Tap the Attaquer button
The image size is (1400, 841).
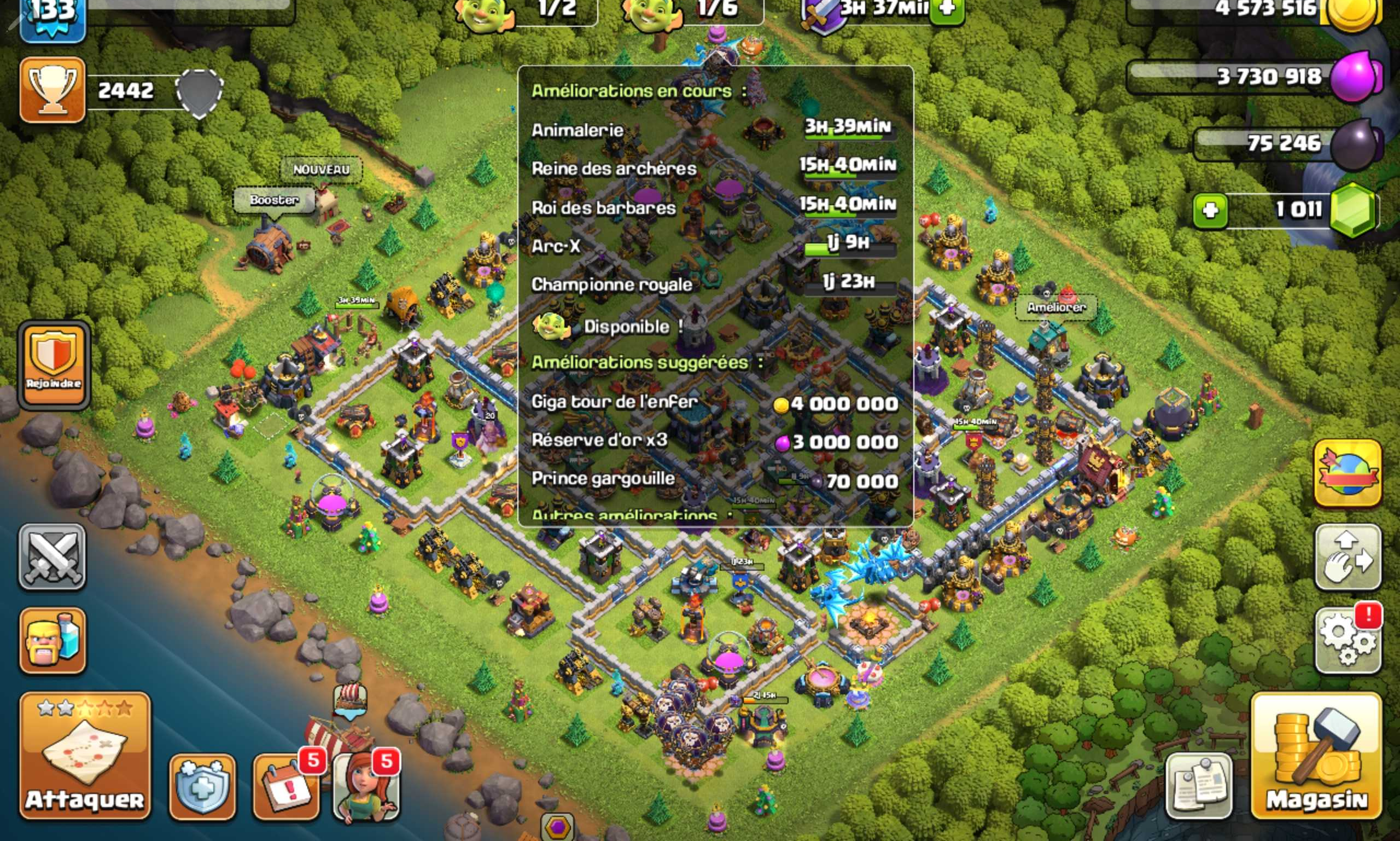[x=85, y=756]
